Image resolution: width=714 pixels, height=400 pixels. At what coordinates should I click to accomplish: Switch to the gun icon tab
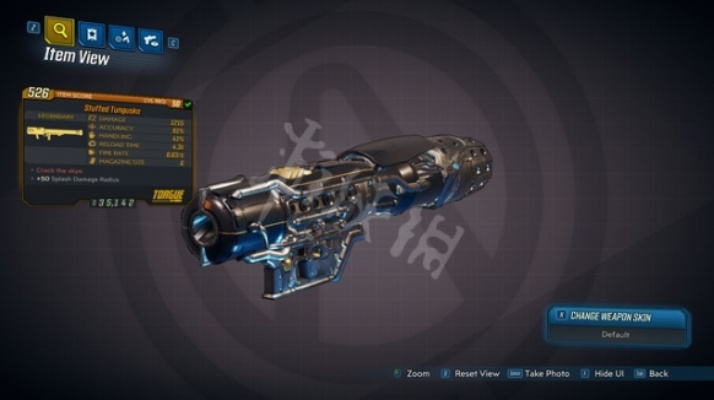150,39
